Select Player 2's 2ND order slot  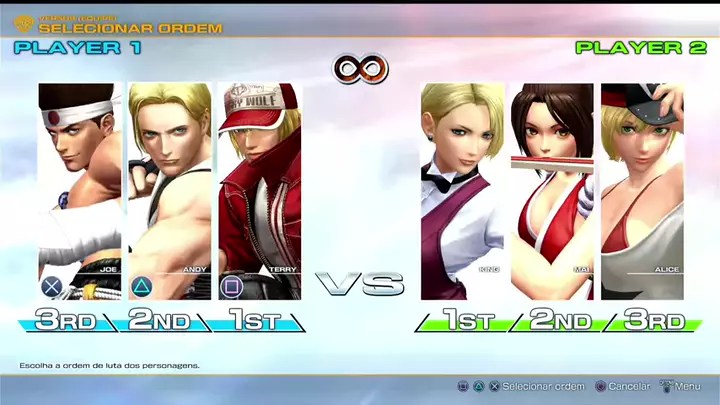tap(558, 321)
